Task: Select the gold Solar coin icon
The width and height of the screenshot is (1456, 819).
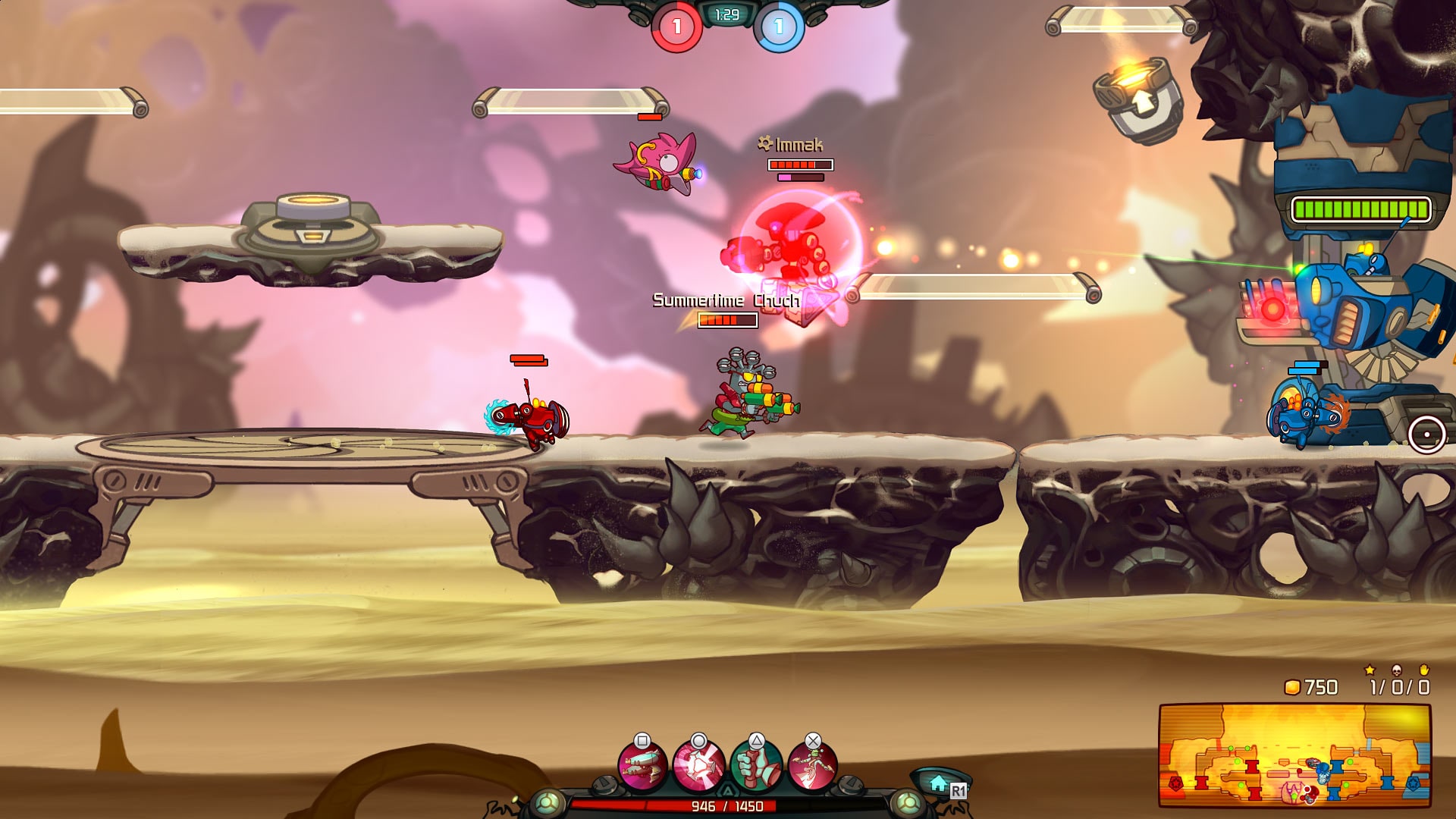Action: click(x=1292, y=687)
